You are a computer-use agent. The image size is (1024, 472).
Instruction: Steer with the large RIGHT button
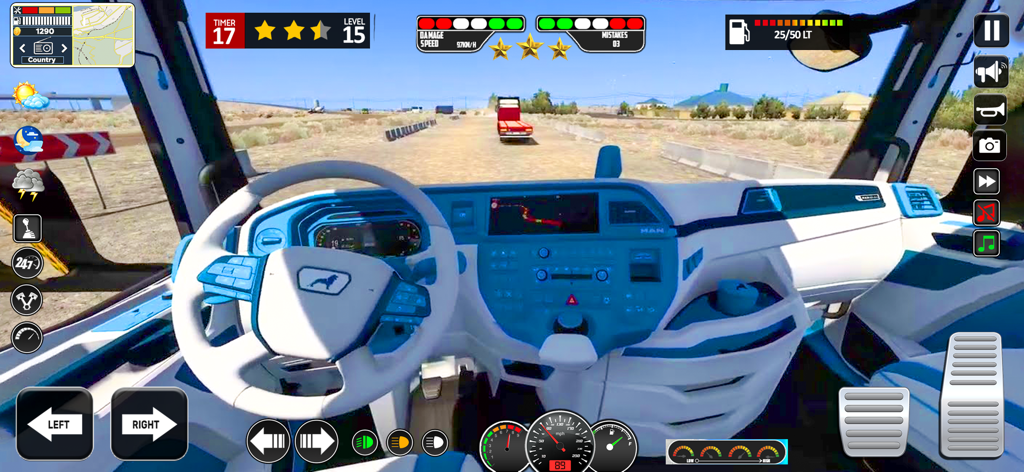(x=149, y=424)
